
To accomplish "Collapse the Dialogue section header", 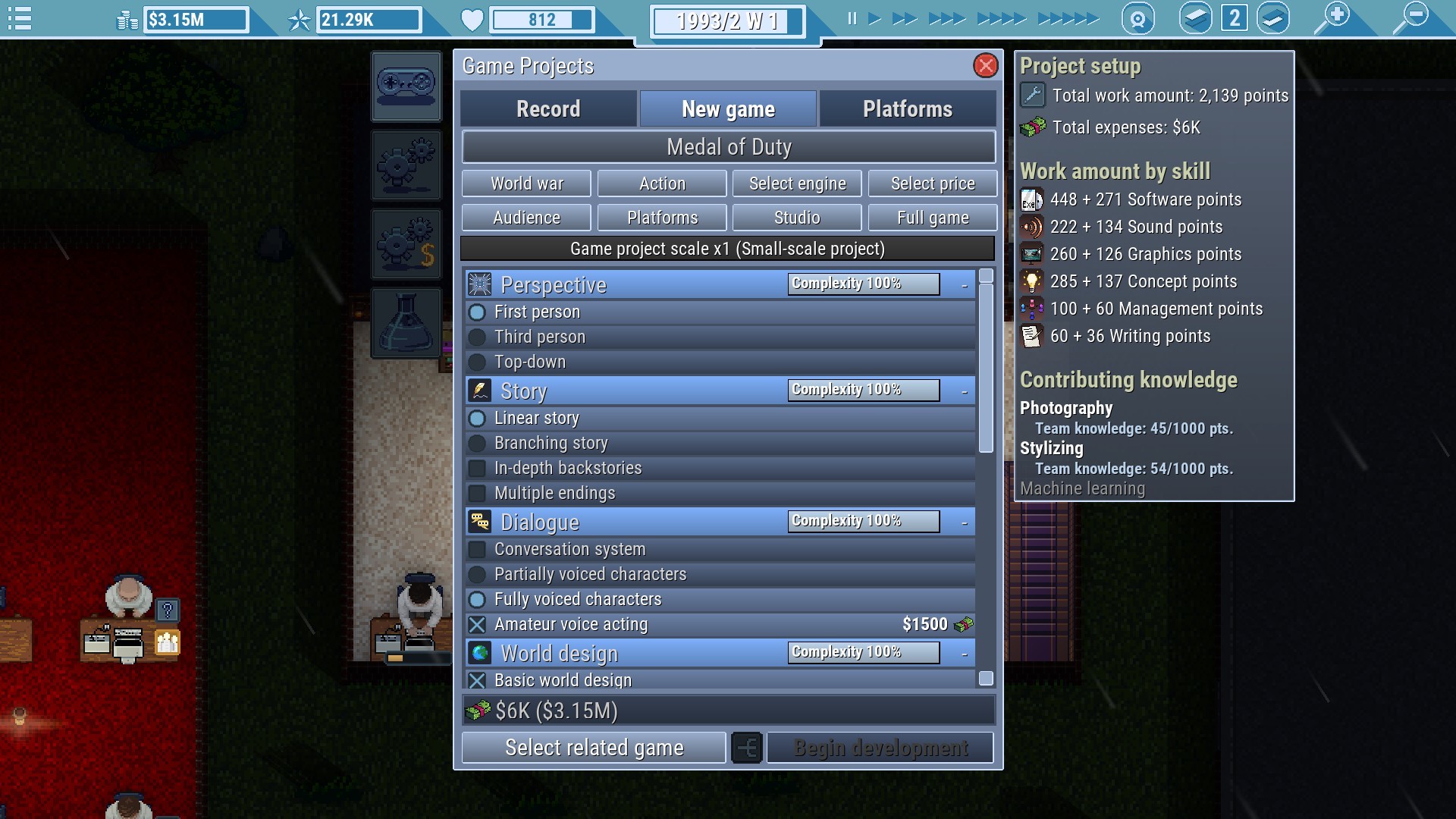I will [x=964, y=522].
